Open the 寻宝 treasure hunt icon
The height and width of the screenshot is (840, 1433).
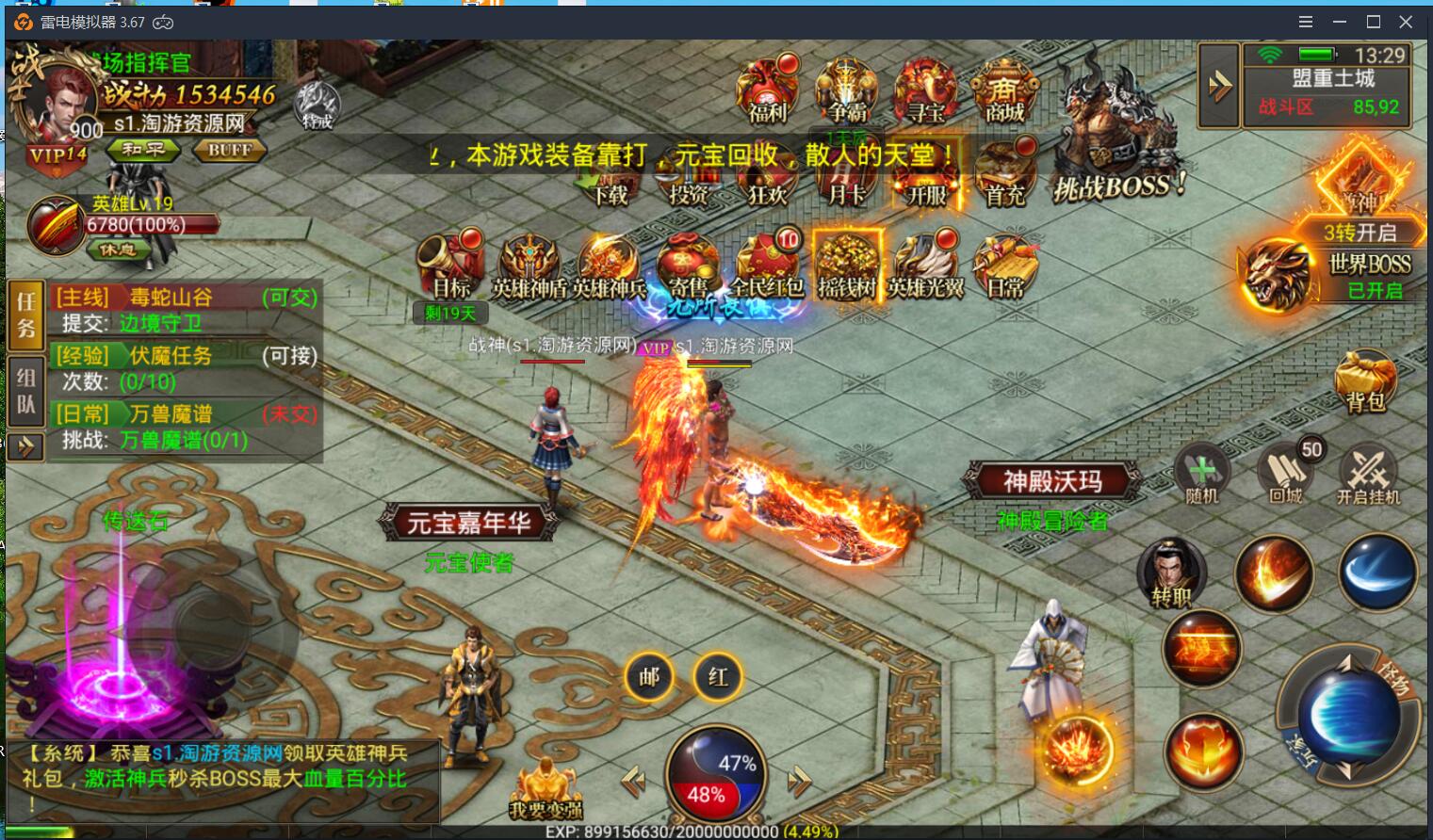(926, 91)
